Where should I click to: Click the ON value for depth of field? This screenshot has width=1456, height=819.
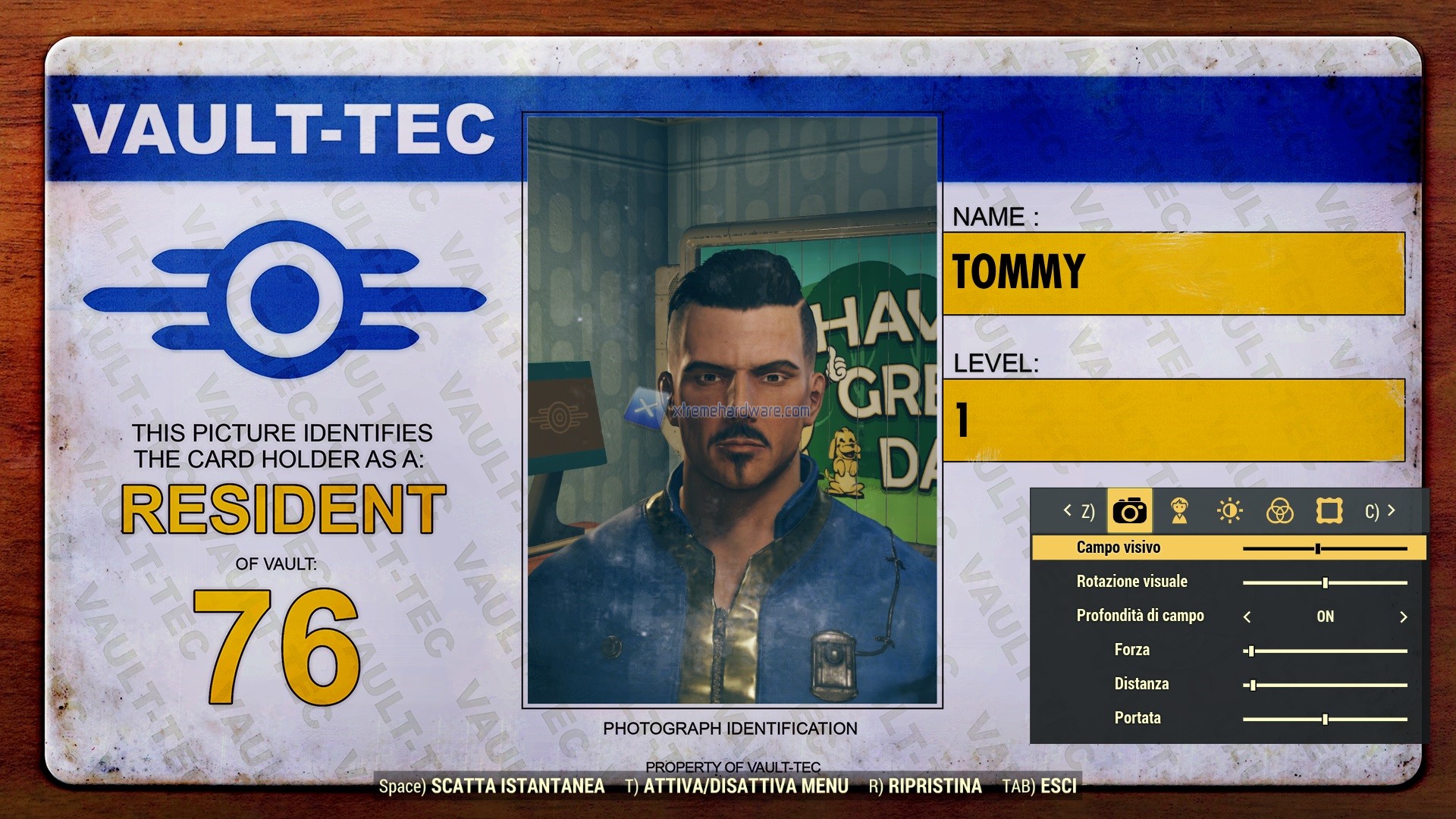click(x=1326, y=616)
